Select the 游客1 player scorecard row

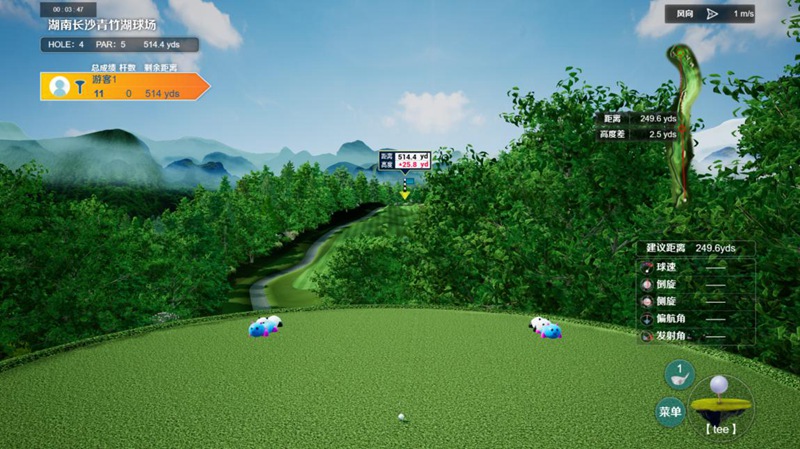point(125,86)
